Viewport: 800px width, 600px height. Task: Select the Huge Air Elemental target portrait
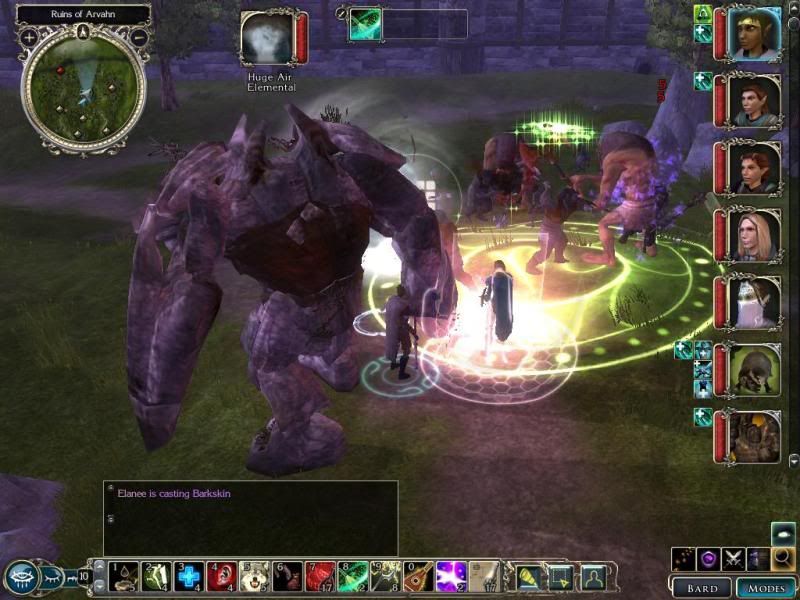pyautogui.click(x=267, y=38)
